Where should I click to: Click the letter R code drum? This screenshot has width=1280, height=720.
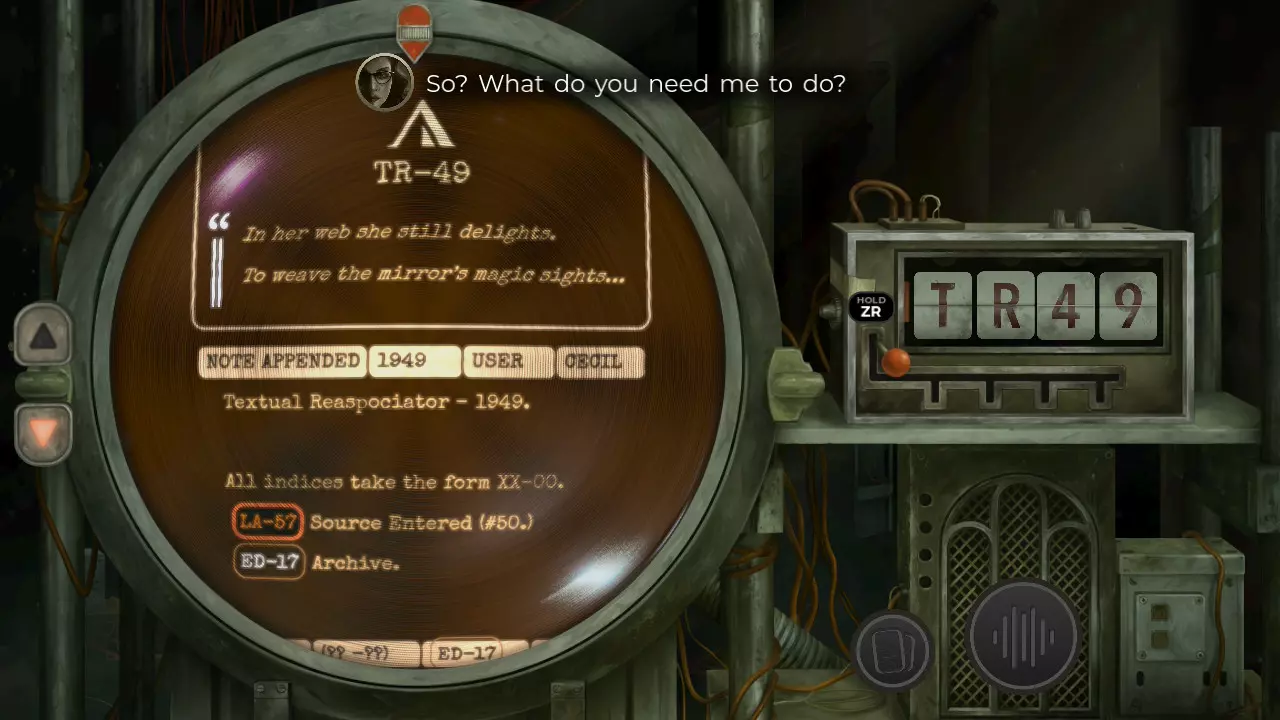click(x=1005, y=305)
